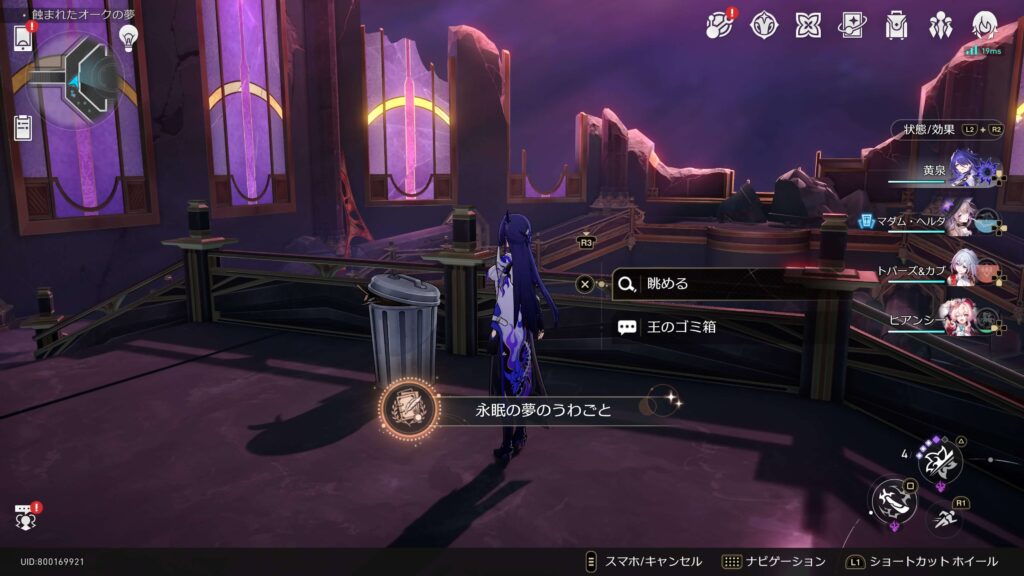1024x576 pixels.
Task: Click the lightbulb hint icon
Action: pyautogui.click(x=128, y=37)
